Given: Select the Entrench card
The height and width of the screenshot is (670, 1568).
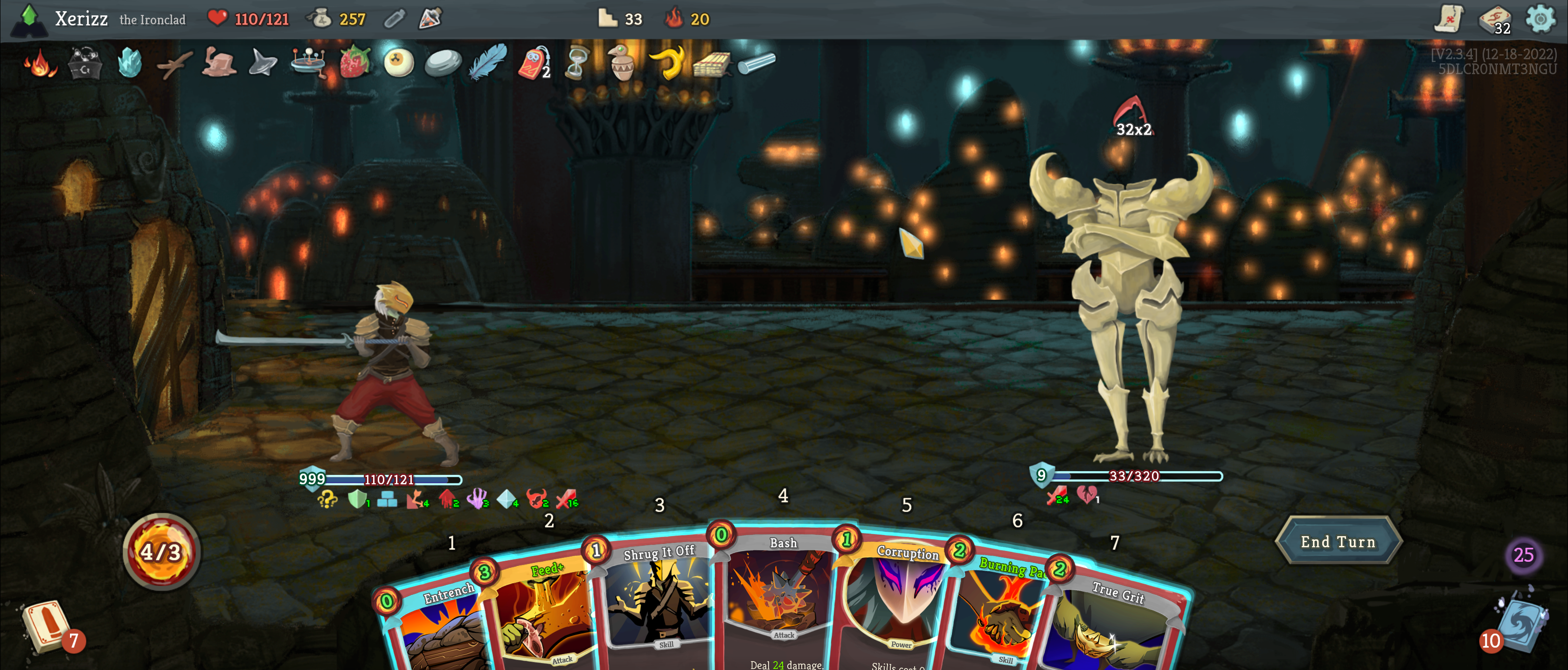Looking at the screenshot, I should (x=441, y=628).
